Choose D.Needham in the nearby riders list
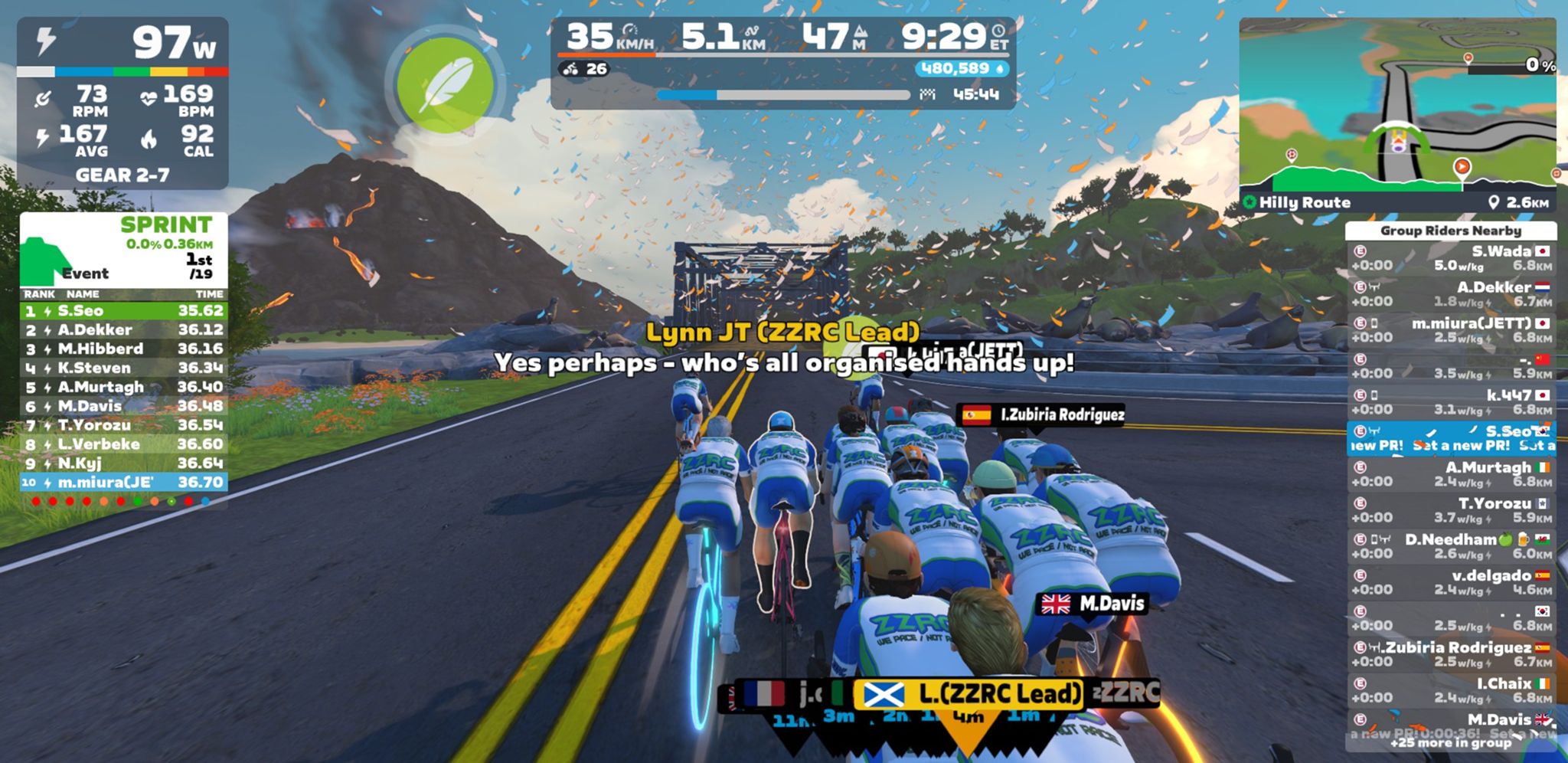The height and width of the screenshot is (763, 1568). coord(1451,546)
